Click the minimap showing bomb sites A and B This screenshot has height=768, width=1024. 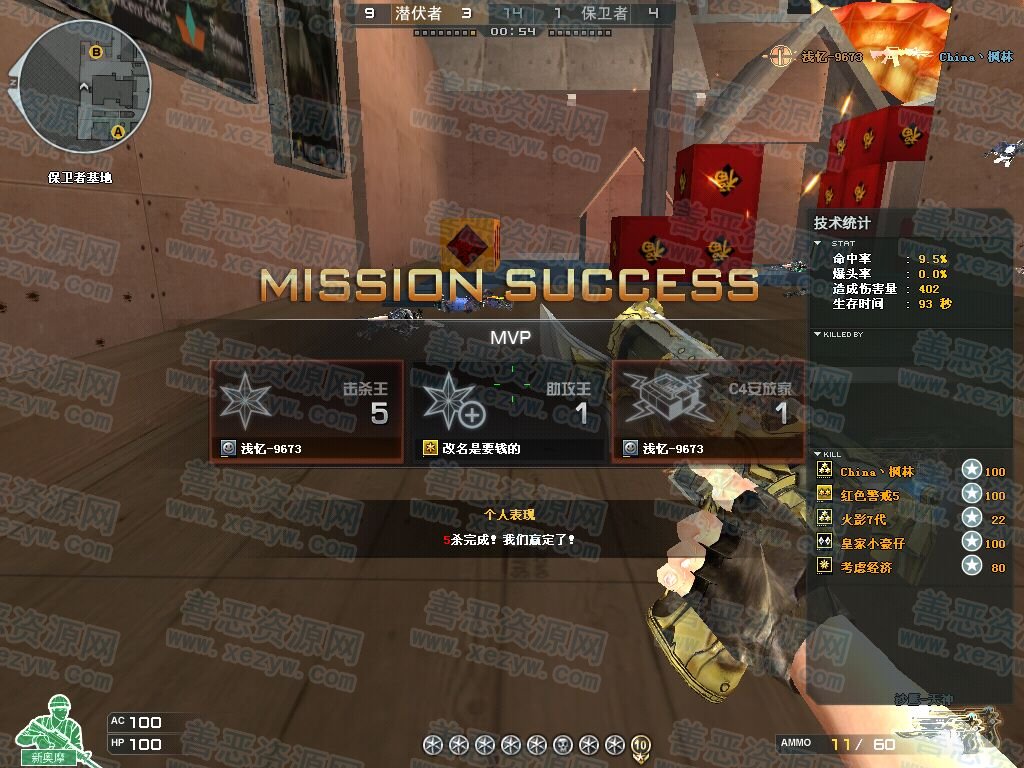pos(86,86)
